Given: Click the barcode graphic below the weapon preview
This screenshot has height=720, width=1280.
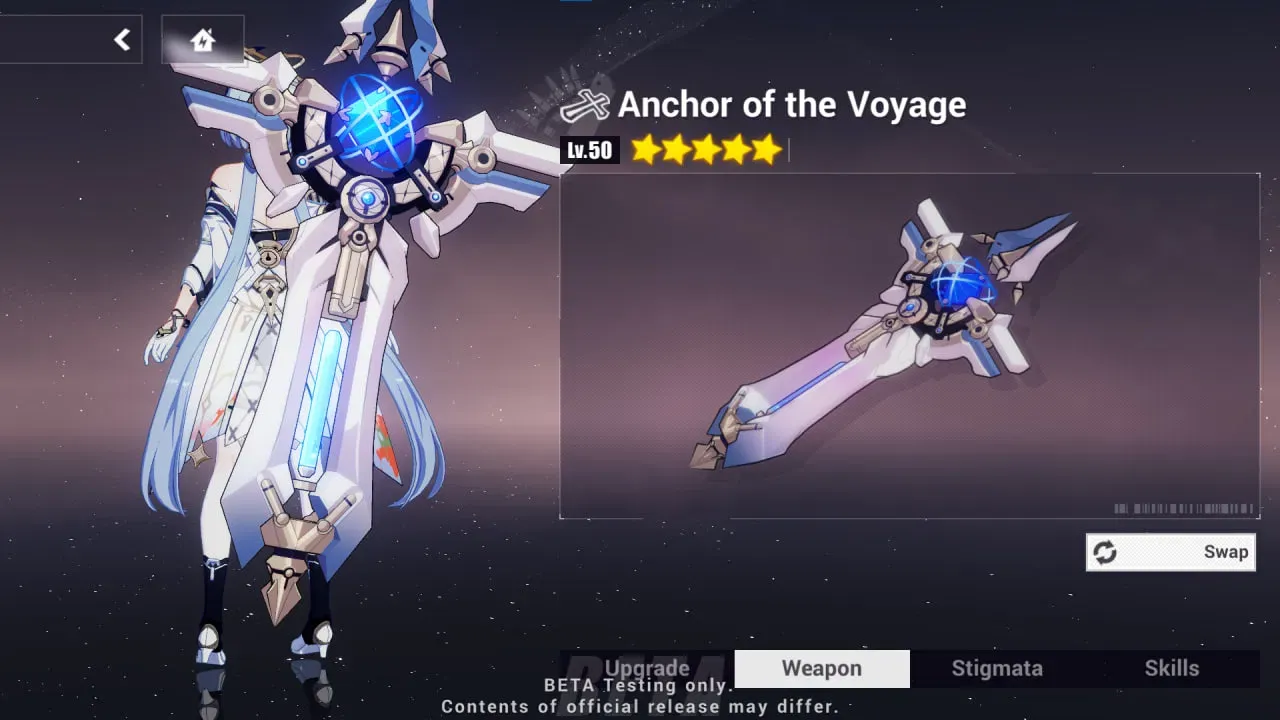Looking at the screenshot, I should click(1185, 505).
